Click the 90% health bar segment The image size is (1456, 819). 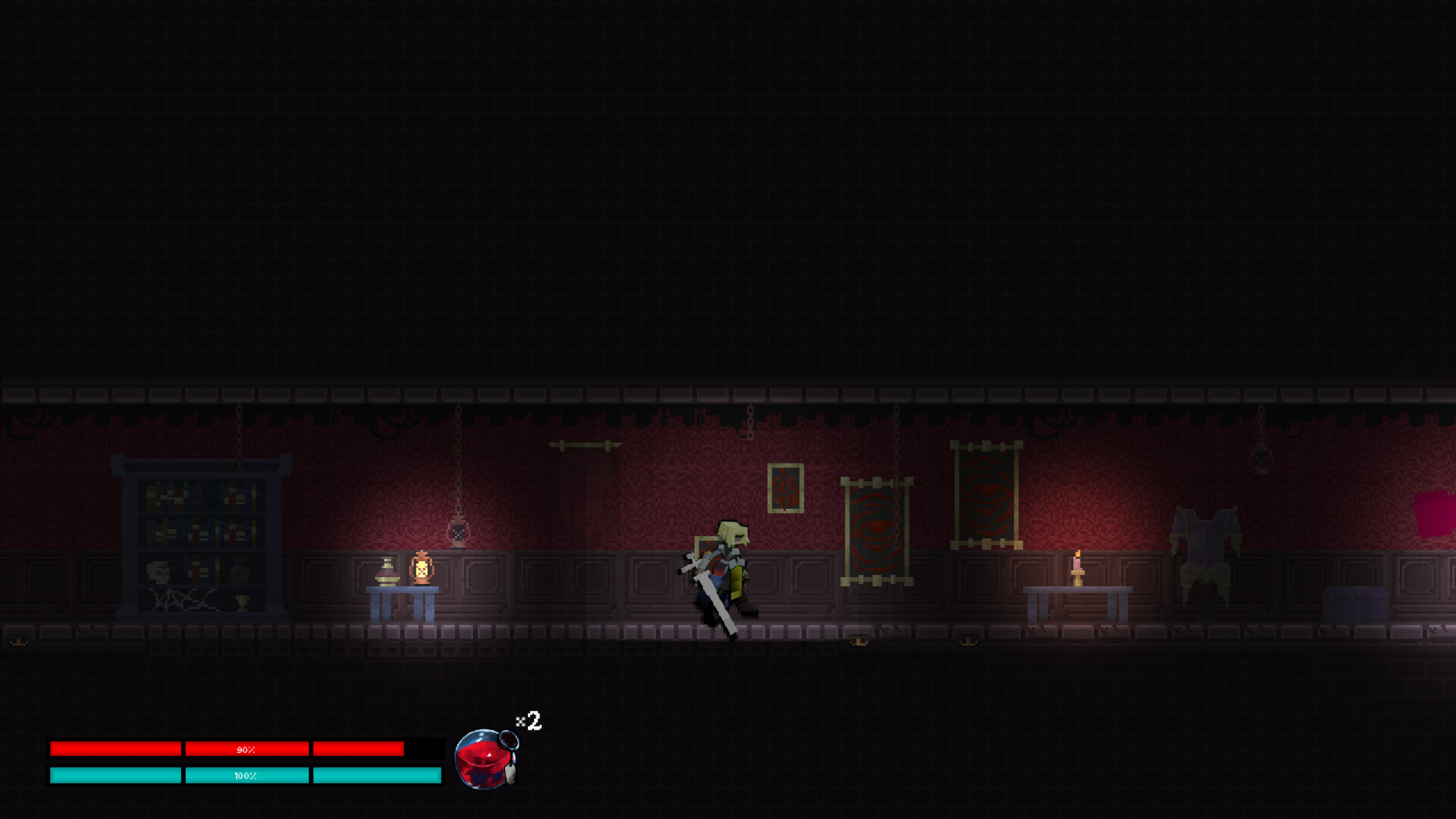pyautogui.click(x=246, y=749)
